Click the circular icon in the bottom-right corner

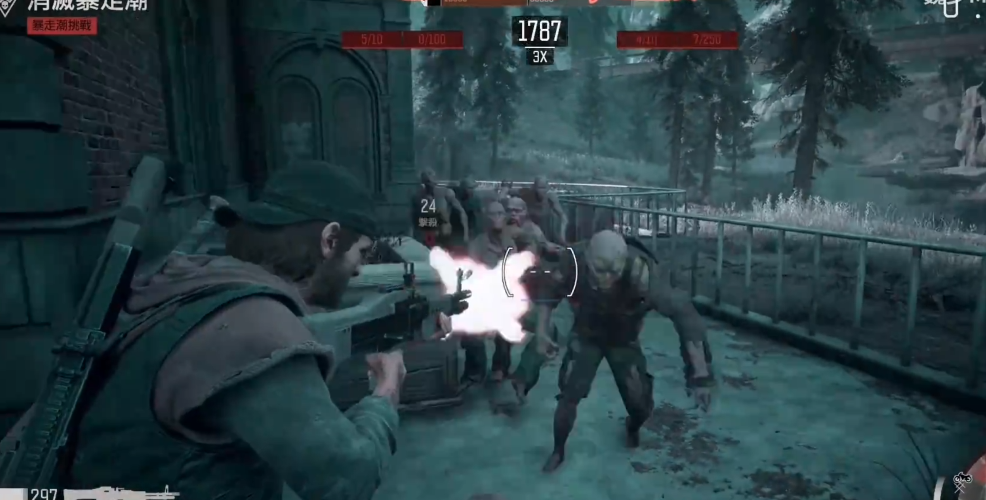coord(963,484)
